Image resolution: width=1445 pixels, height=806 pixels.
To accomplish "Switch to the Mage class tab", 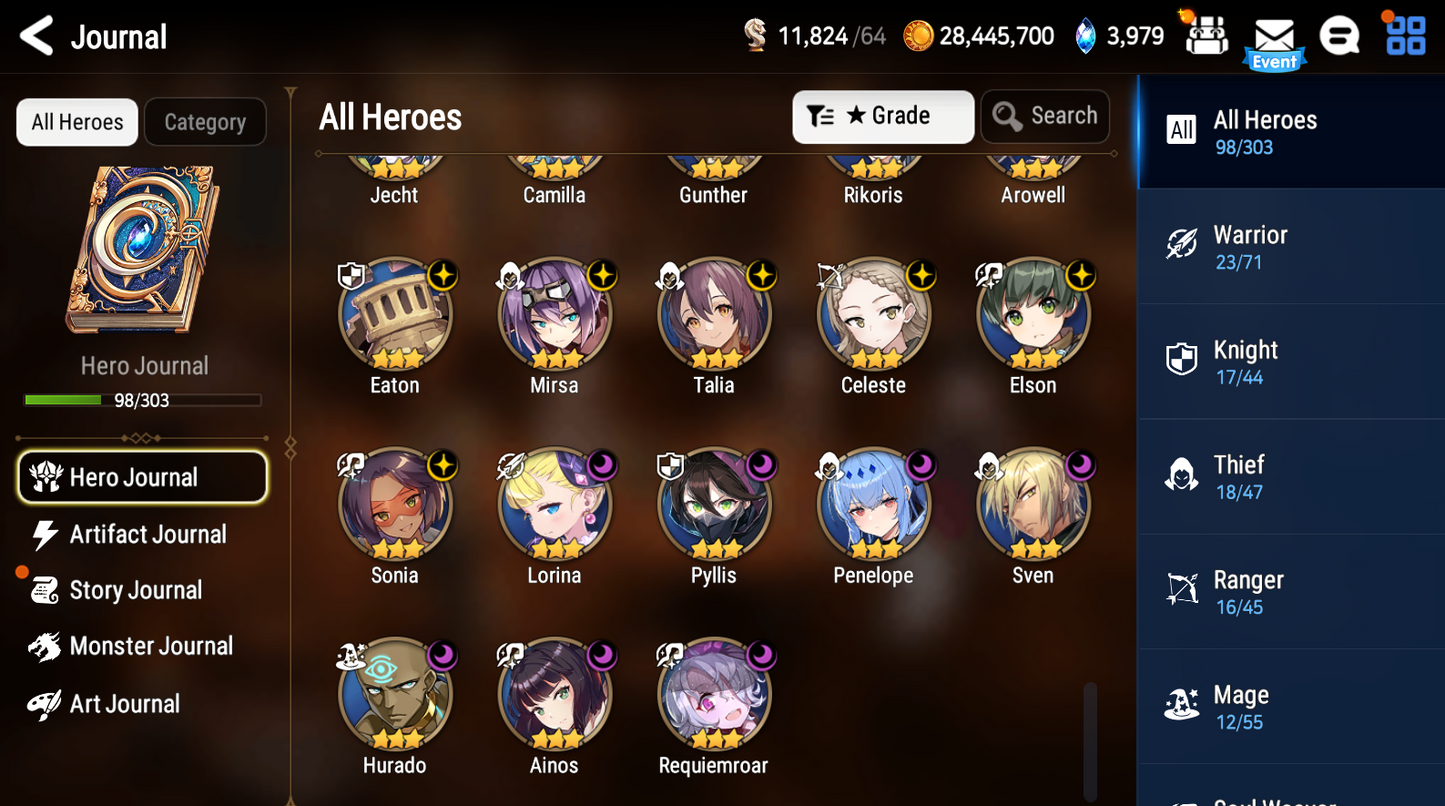I will [1290, 705].
